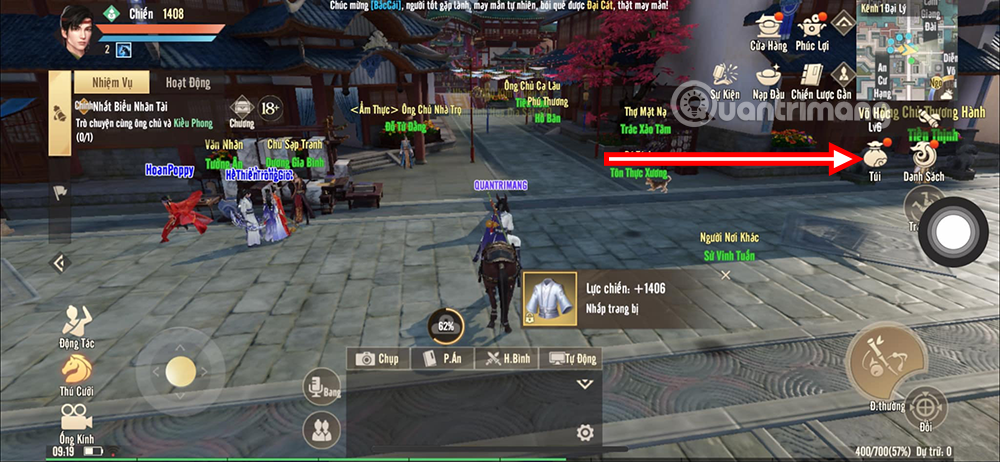Viewport: 1000px width, 462px height.
Task: Toggle the Tự Động auto mode
Action: (571, 358)
